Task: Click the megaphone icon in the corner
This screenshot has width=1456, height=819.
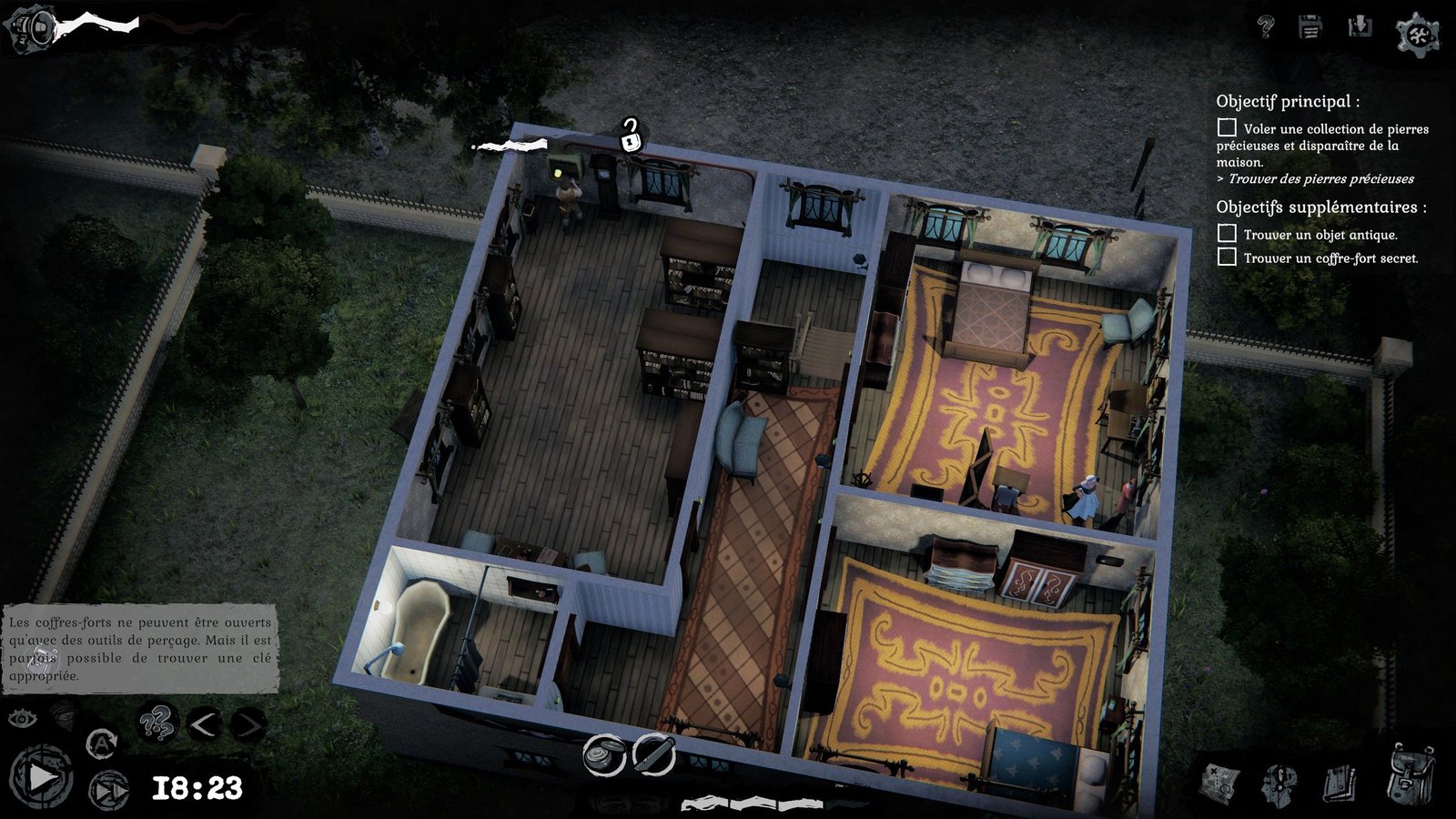Action: point(30,27)
